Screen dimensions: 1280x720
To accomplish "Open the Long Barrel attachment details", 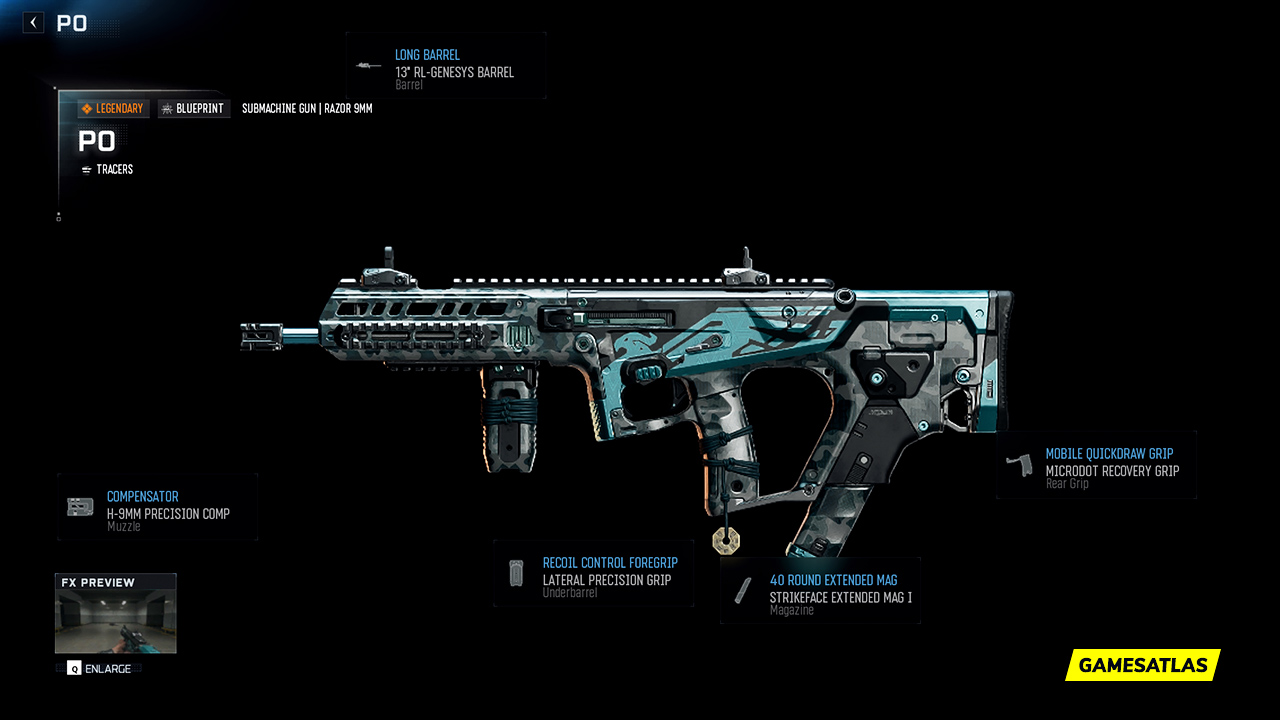I will (445, 66).
